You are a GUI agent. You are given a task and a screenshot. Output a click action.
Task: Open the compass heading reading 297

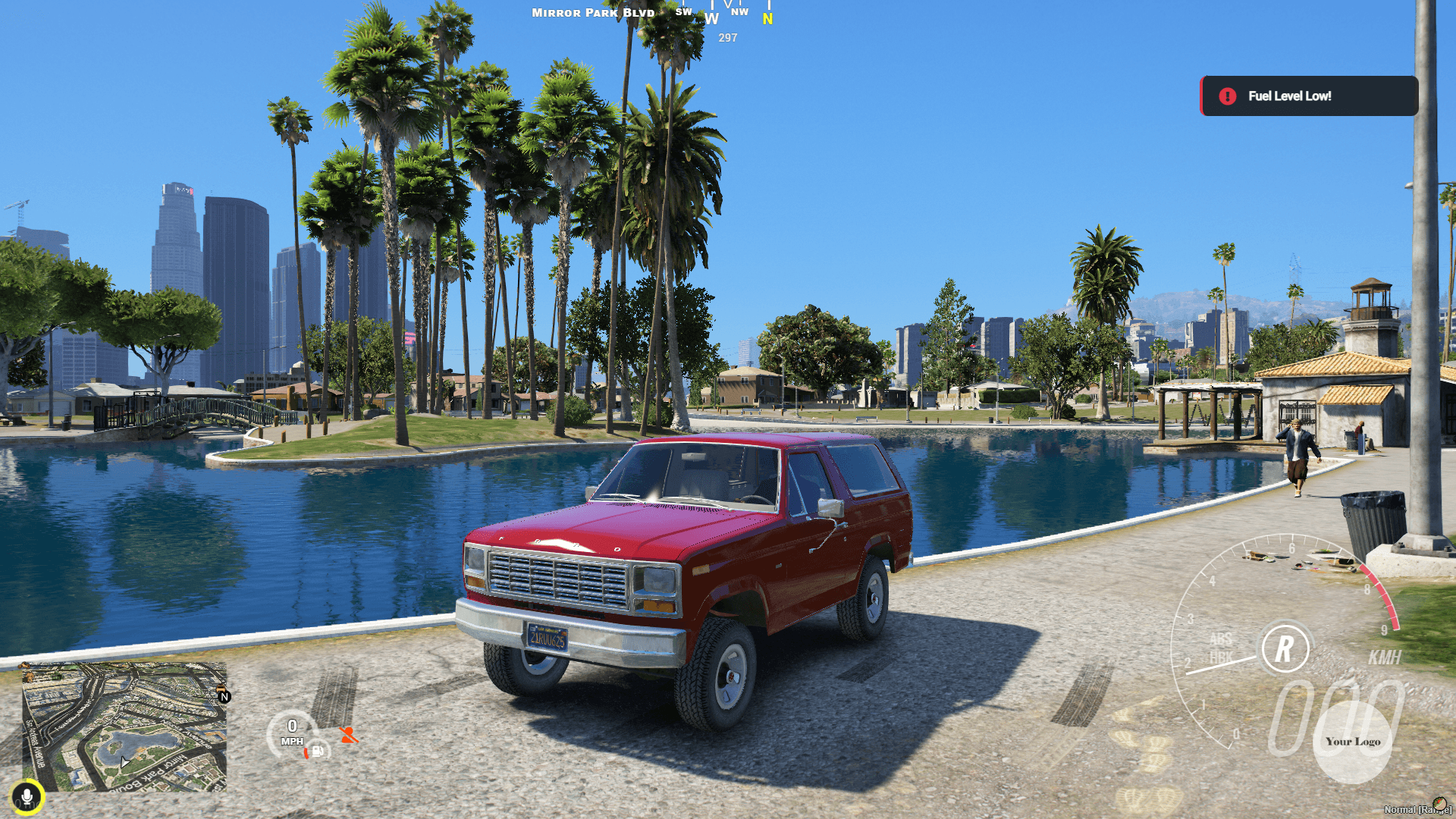(x=726, y=37)
